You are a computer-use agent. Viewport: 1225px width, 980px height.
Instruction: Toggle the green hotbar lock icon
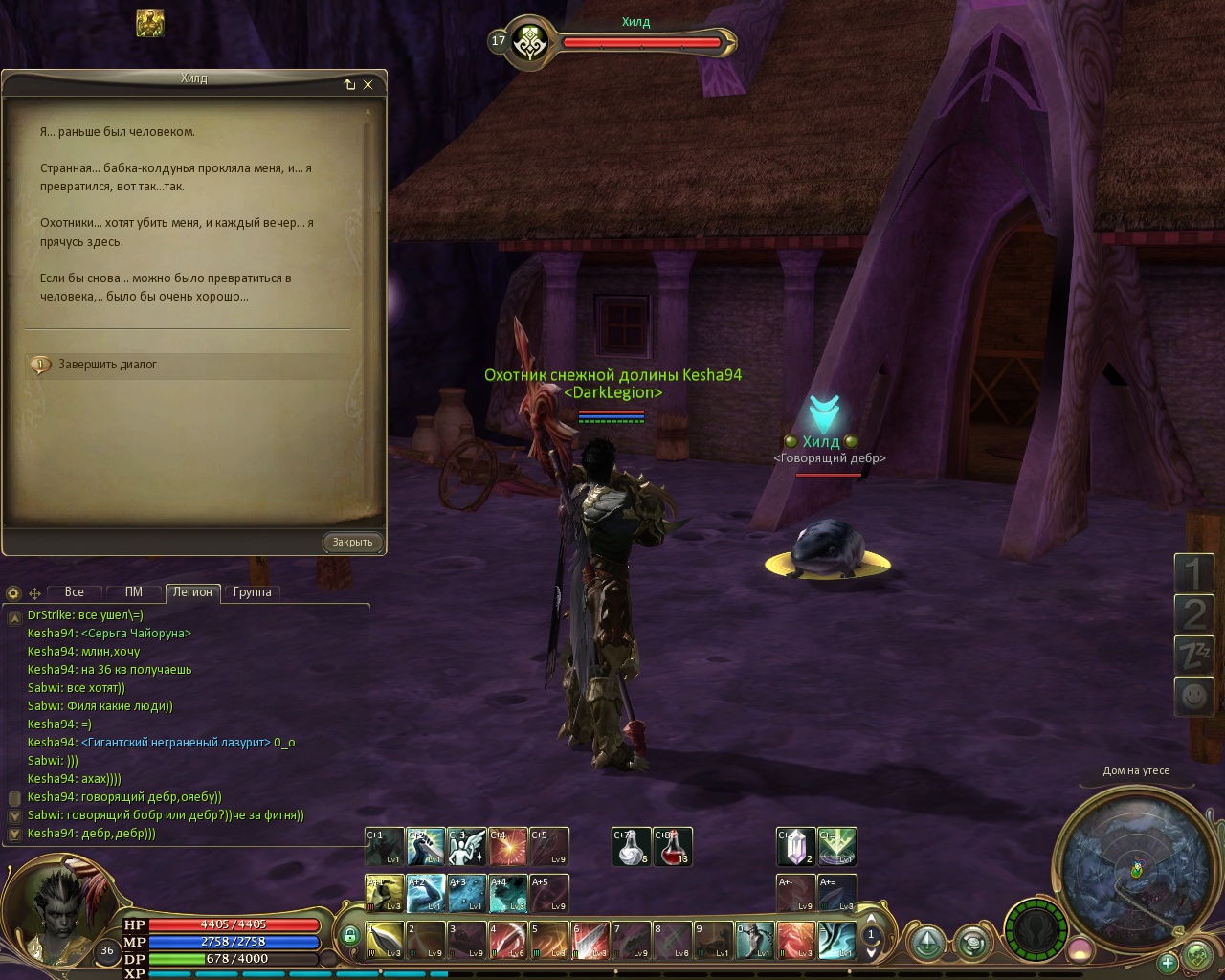(x=349, y=935)
